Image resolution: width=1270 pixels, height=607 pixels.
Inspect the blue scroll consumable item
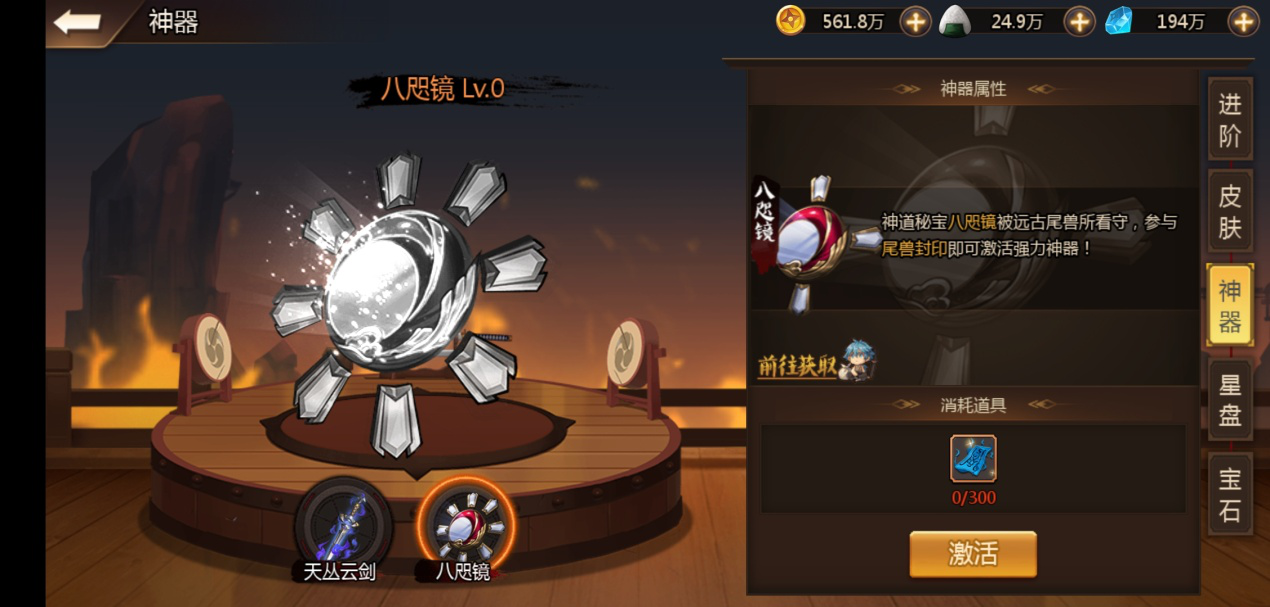coord(973,459)
